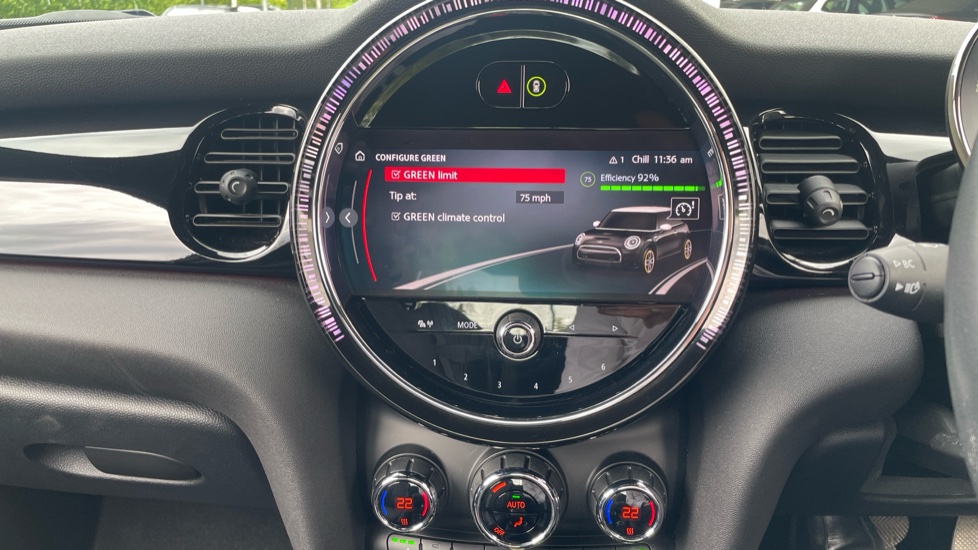
Task: Choose preset button 6
Action: click(x=603, y=367)
